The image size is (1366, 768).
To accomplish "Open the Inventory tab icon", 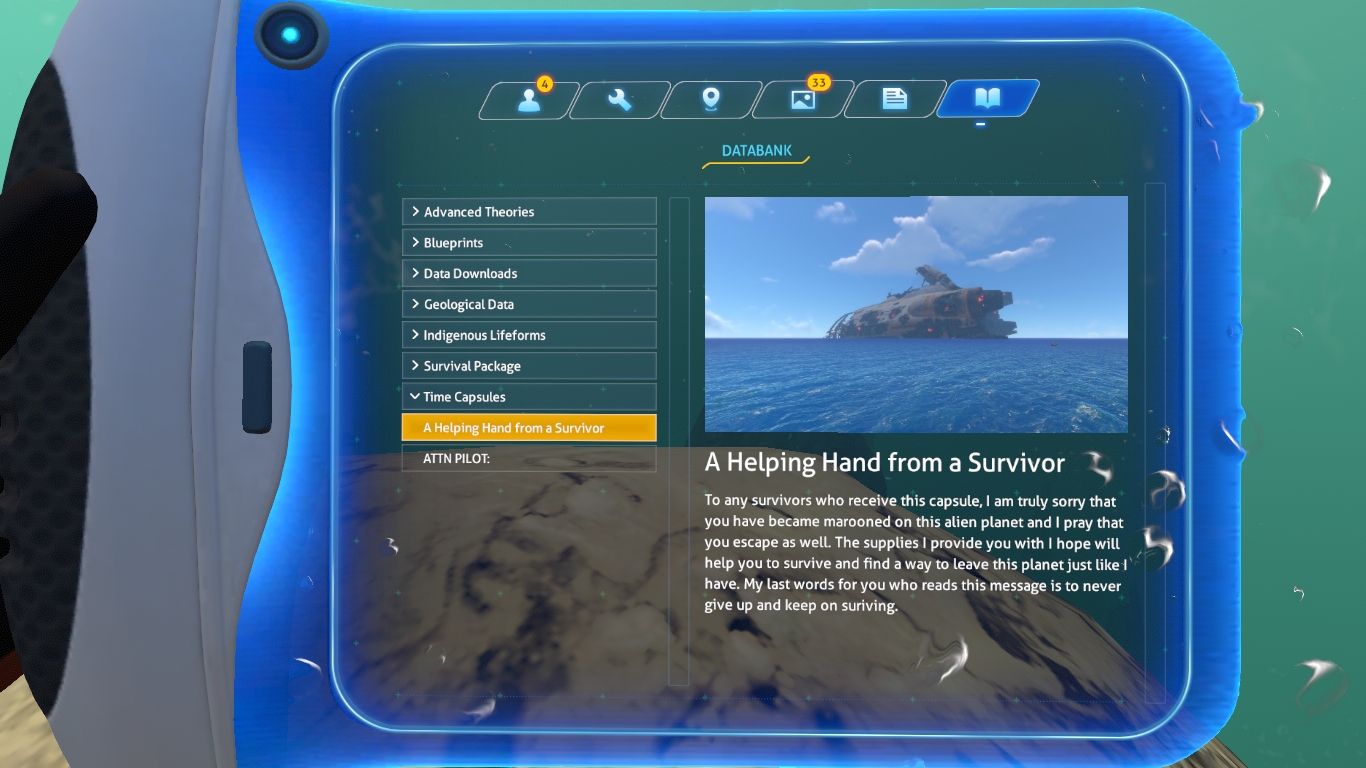I will tap(527, 98).
